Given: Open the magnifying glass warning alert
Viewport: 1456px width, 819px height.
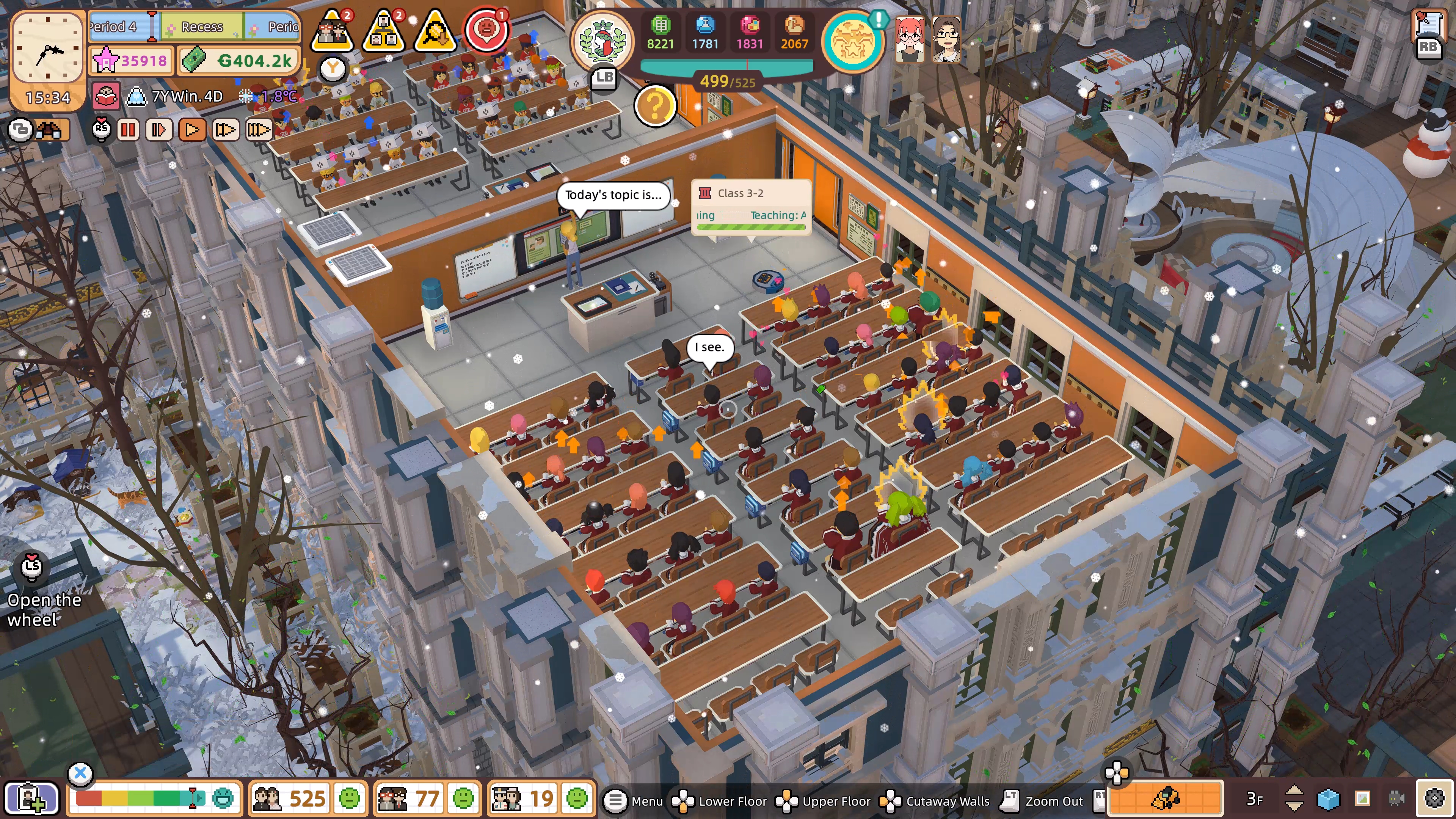Looking at the screenshot, I should click(x=435, y=31).
